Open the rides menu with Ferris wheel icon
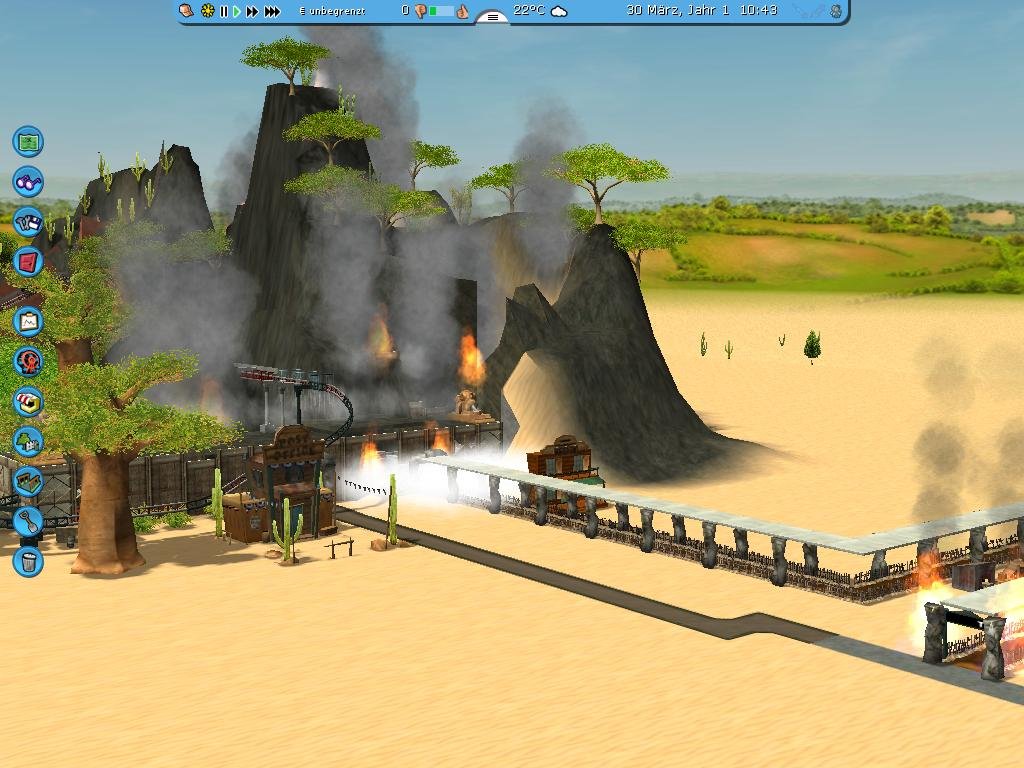 tap(28, 361)
